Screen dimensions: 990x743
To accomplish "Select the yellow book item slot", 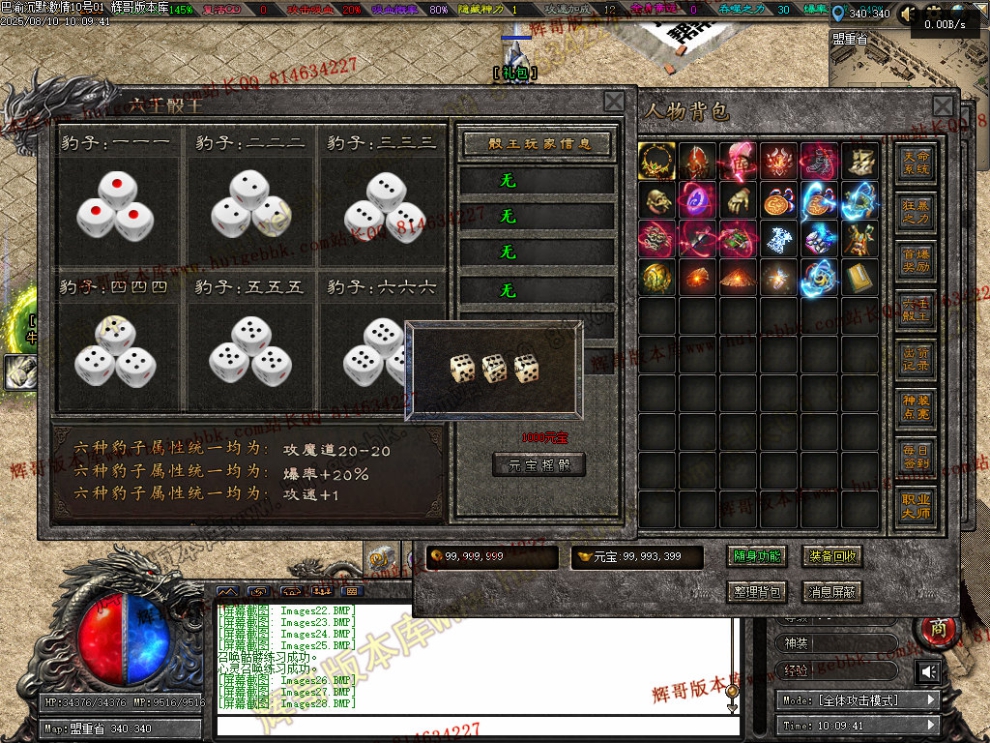I will pos(860,278).
